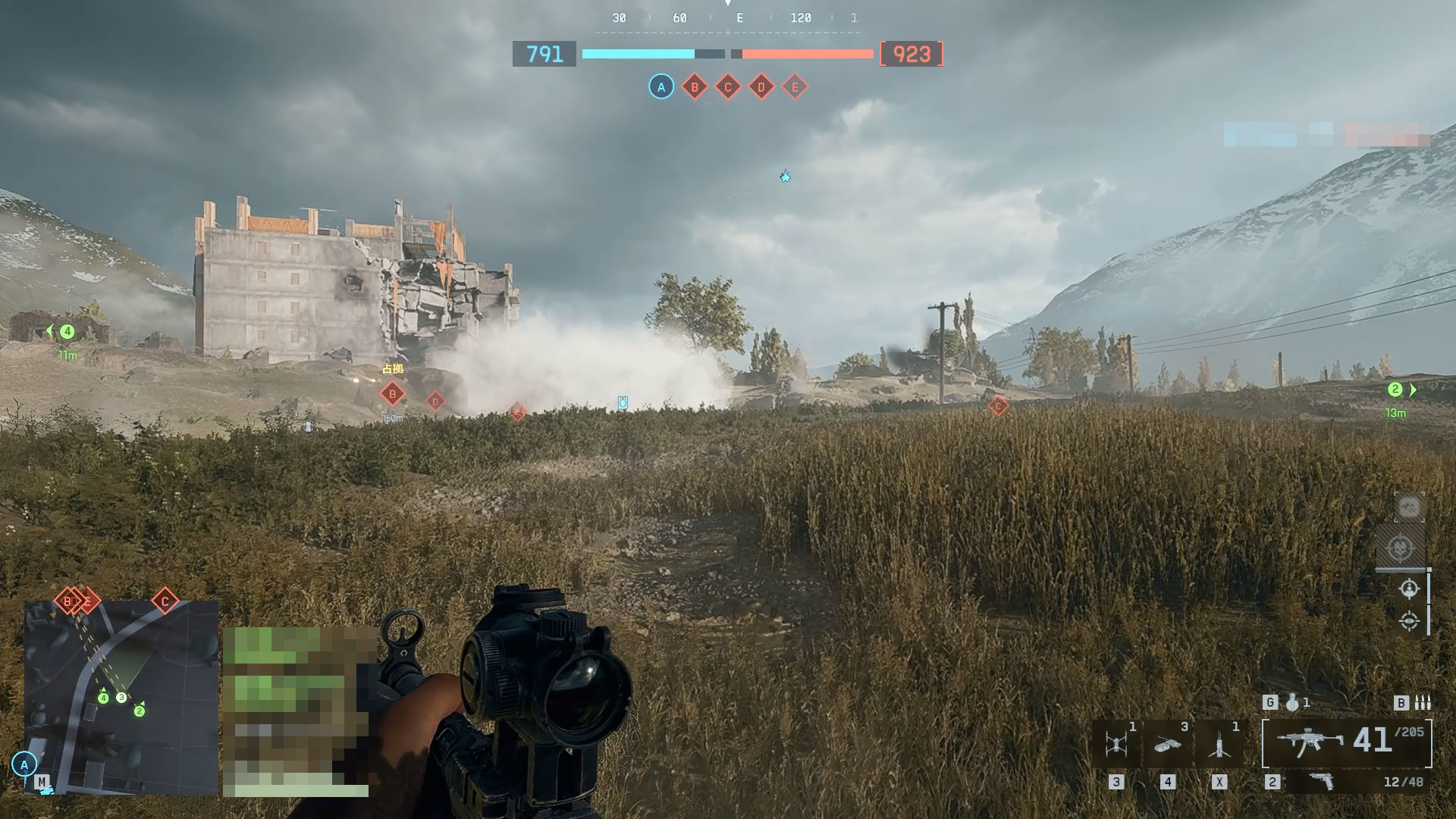Select the grenade icon
Screen dimensions: 1456x819
tap(1292, 703)
